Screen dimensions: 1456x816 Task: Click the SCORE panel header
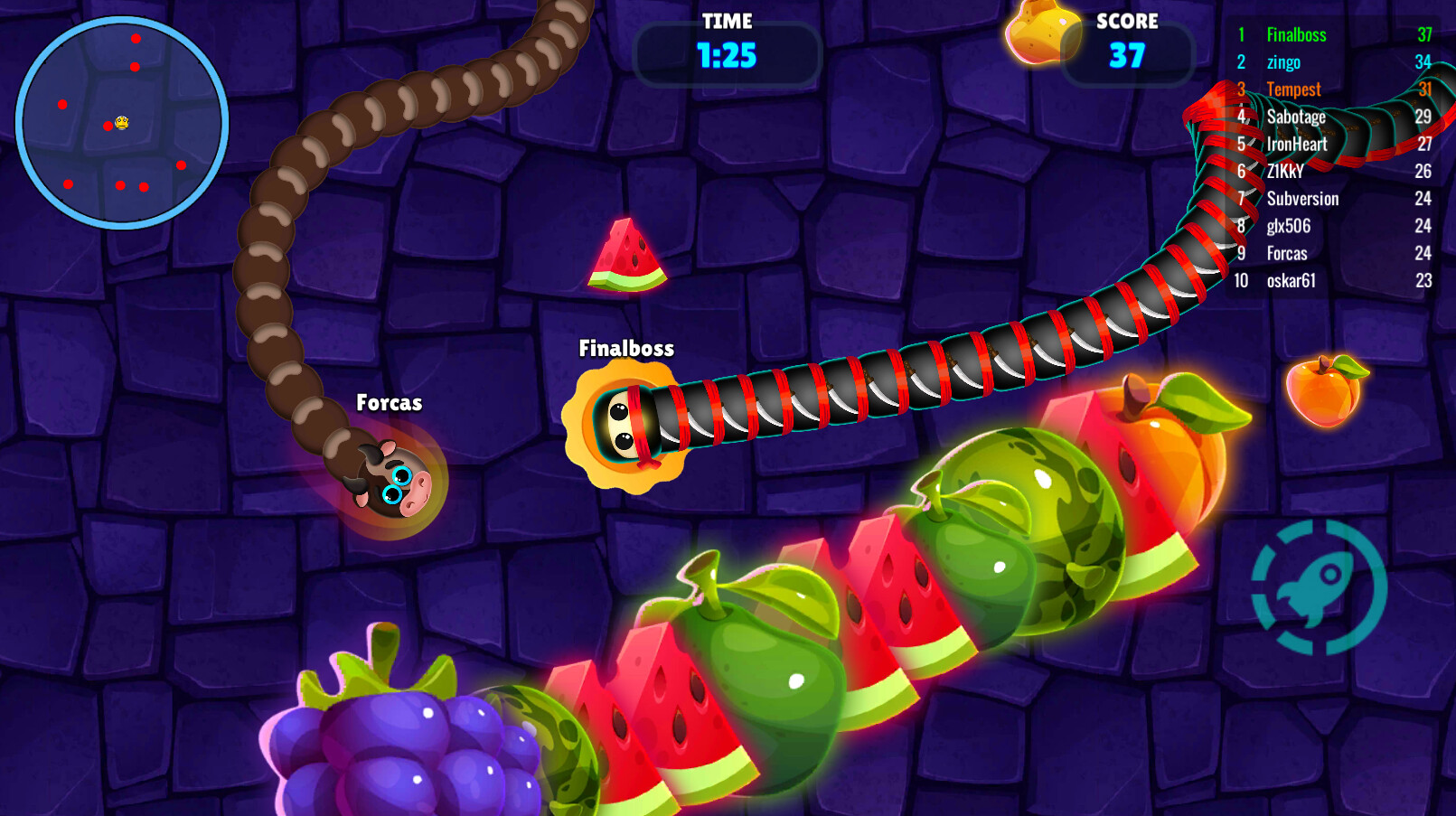[1127, 21]
